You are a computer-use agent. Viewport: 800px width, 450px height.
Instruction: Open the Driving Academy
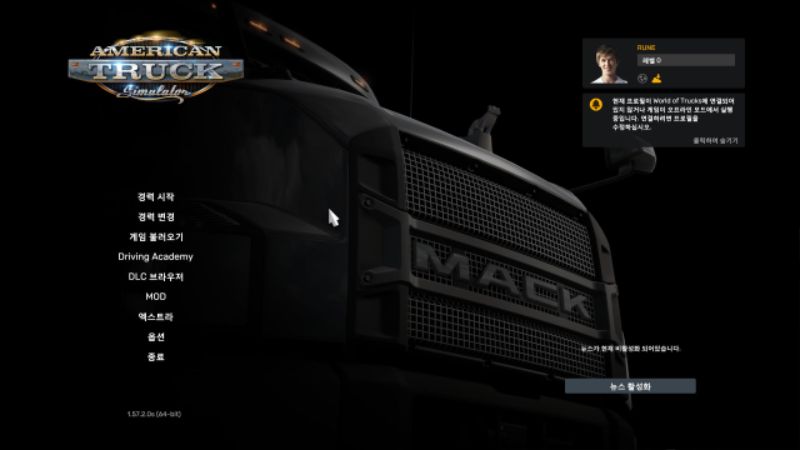click(x=155, y=257)
